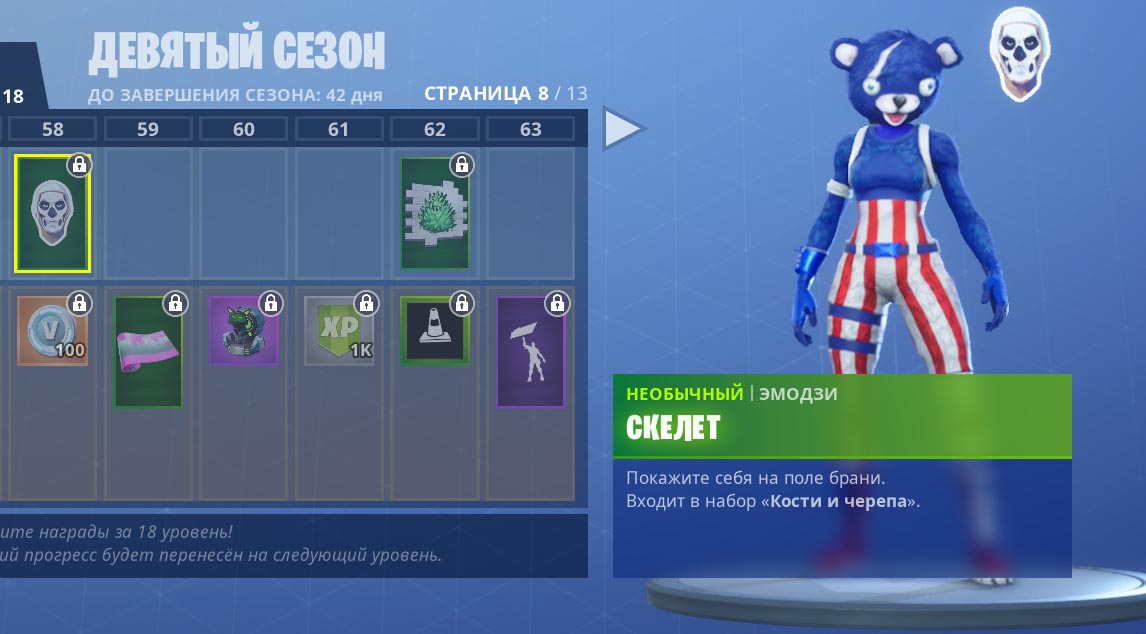Go to the next battle pass page
The height and width of the screenshot is (634, 1146).
pyautogui.click(x=623, y=129)
